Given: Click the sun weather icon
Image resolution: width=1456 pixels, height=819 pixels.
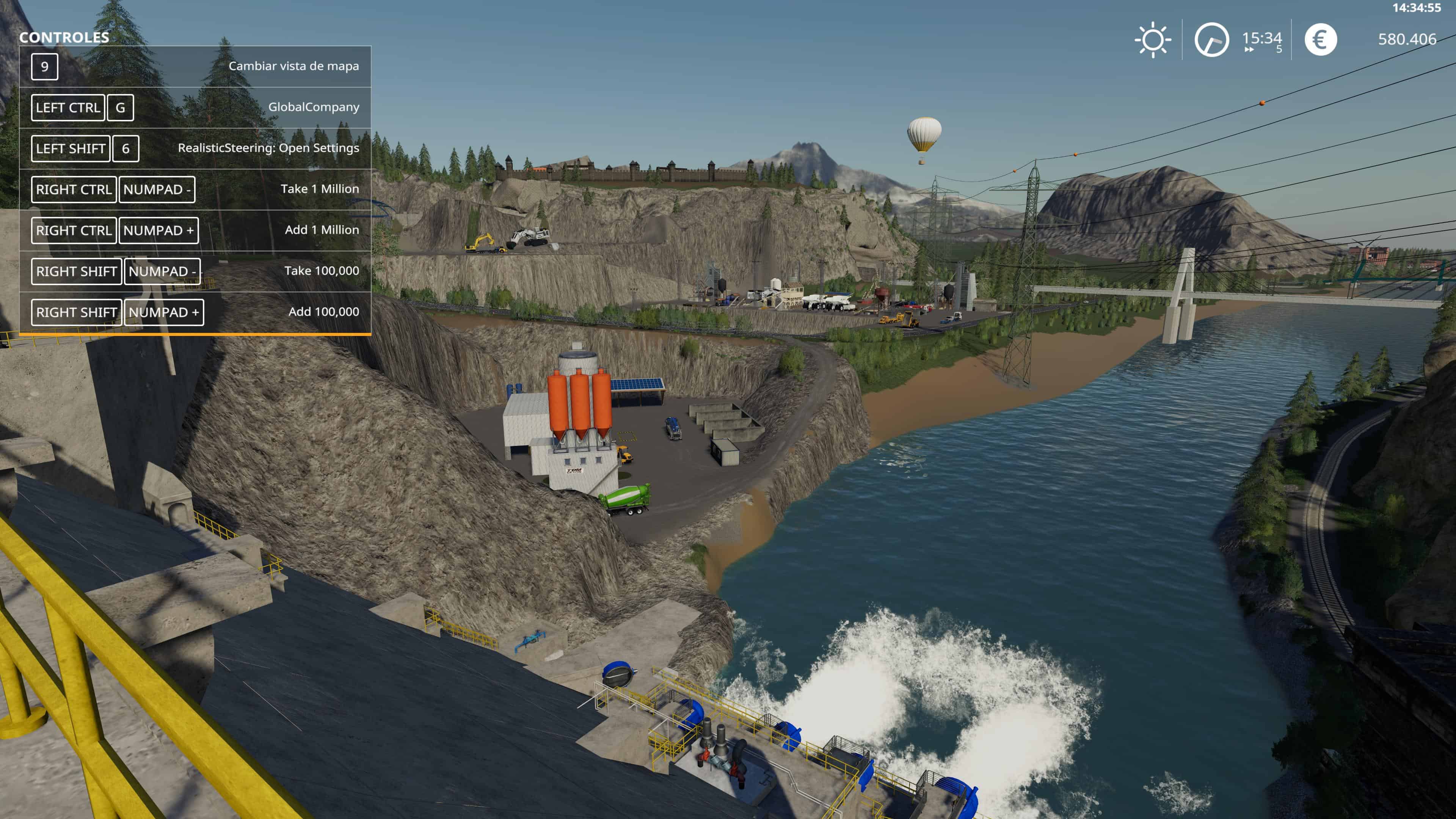Looking at the screenshot, I should click(1153, 39).
